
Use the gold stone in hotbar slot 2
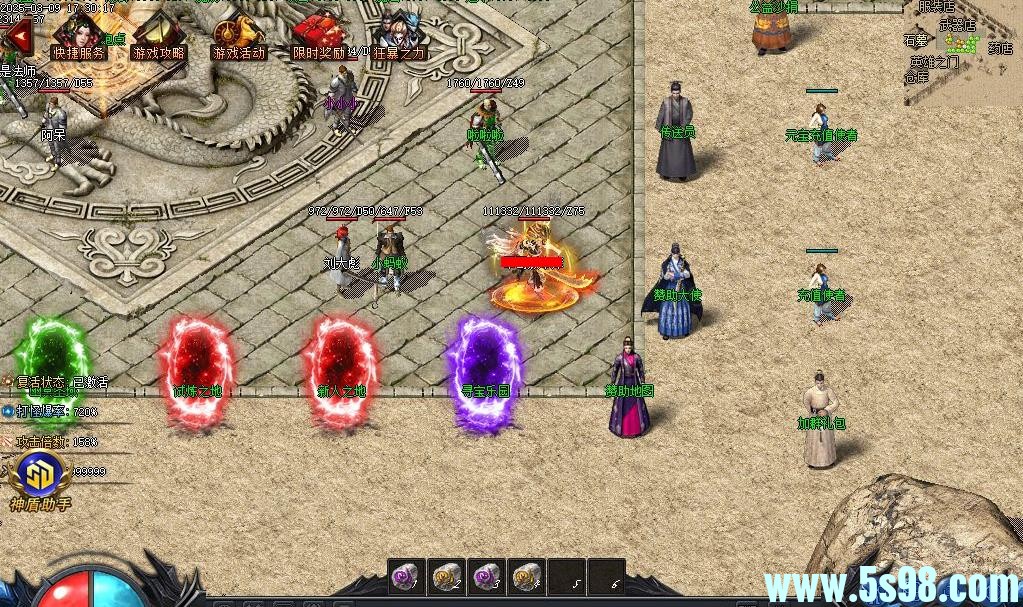(x=446, y=577)
